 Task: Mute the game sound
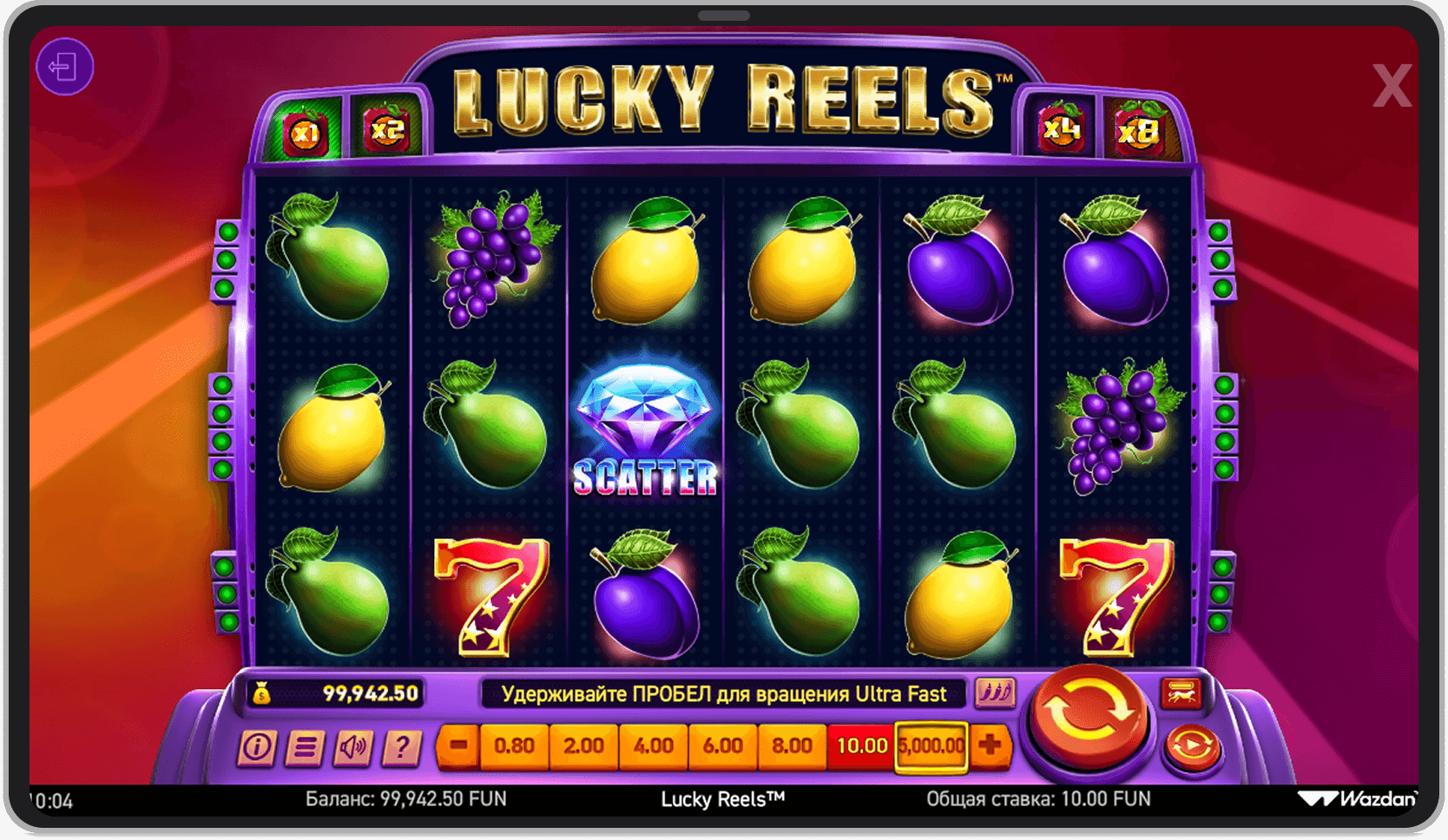click(x=353, y=746)
